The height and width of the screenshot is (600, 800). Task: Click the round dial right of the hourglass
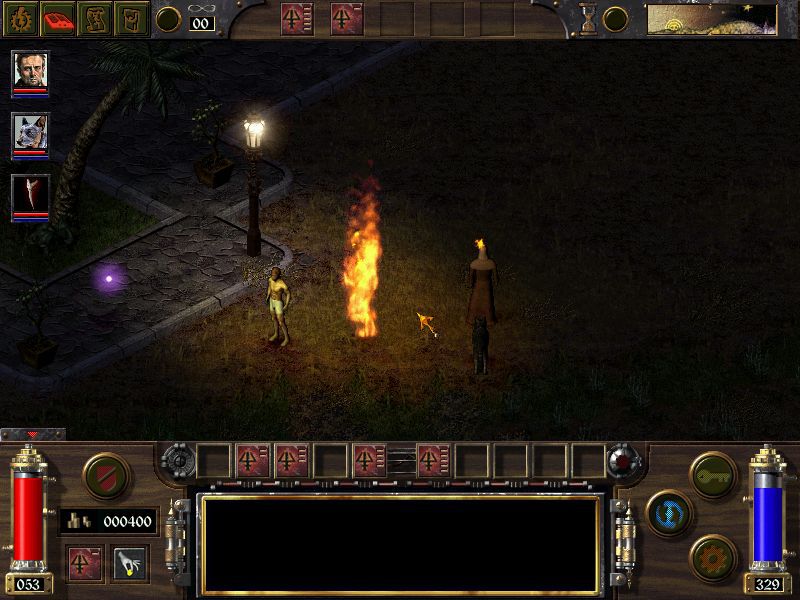pos(616,19)
